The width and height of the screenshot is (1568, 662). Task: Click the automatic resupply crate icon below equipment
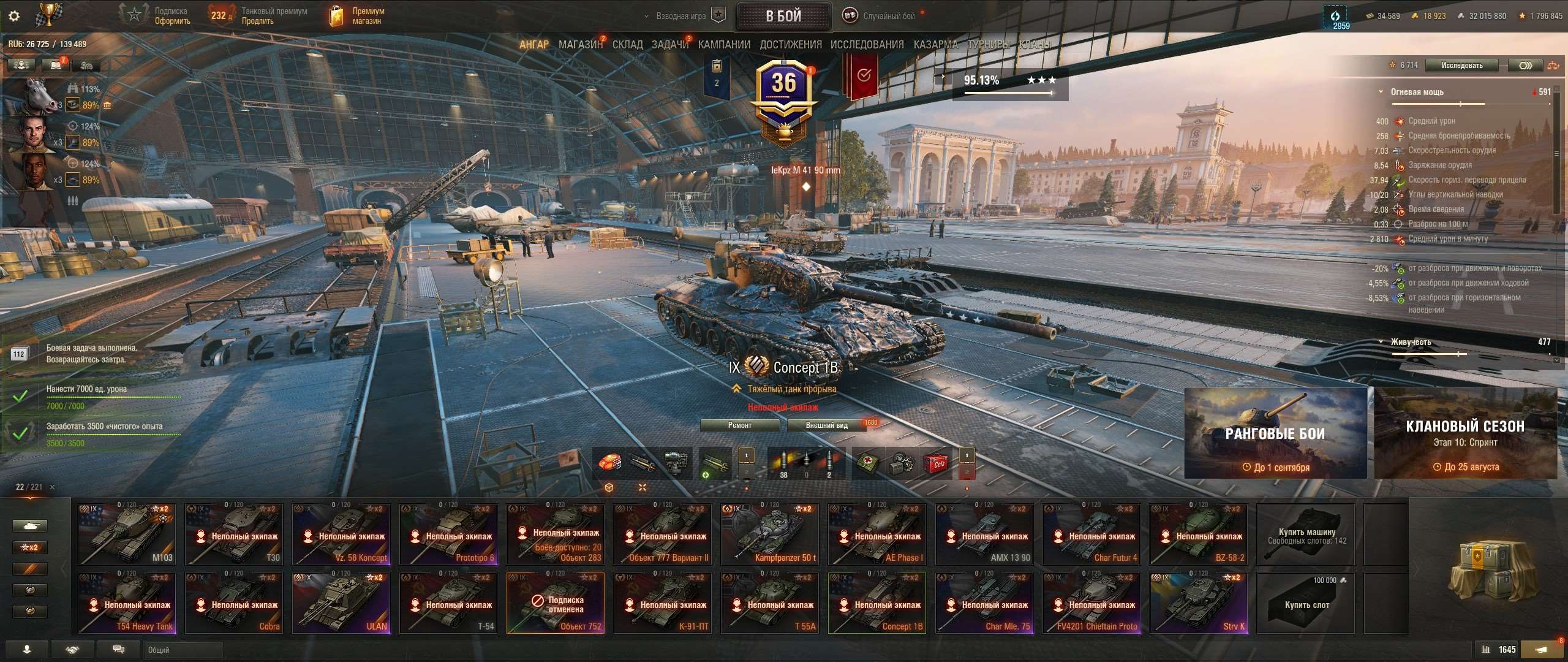609,489
